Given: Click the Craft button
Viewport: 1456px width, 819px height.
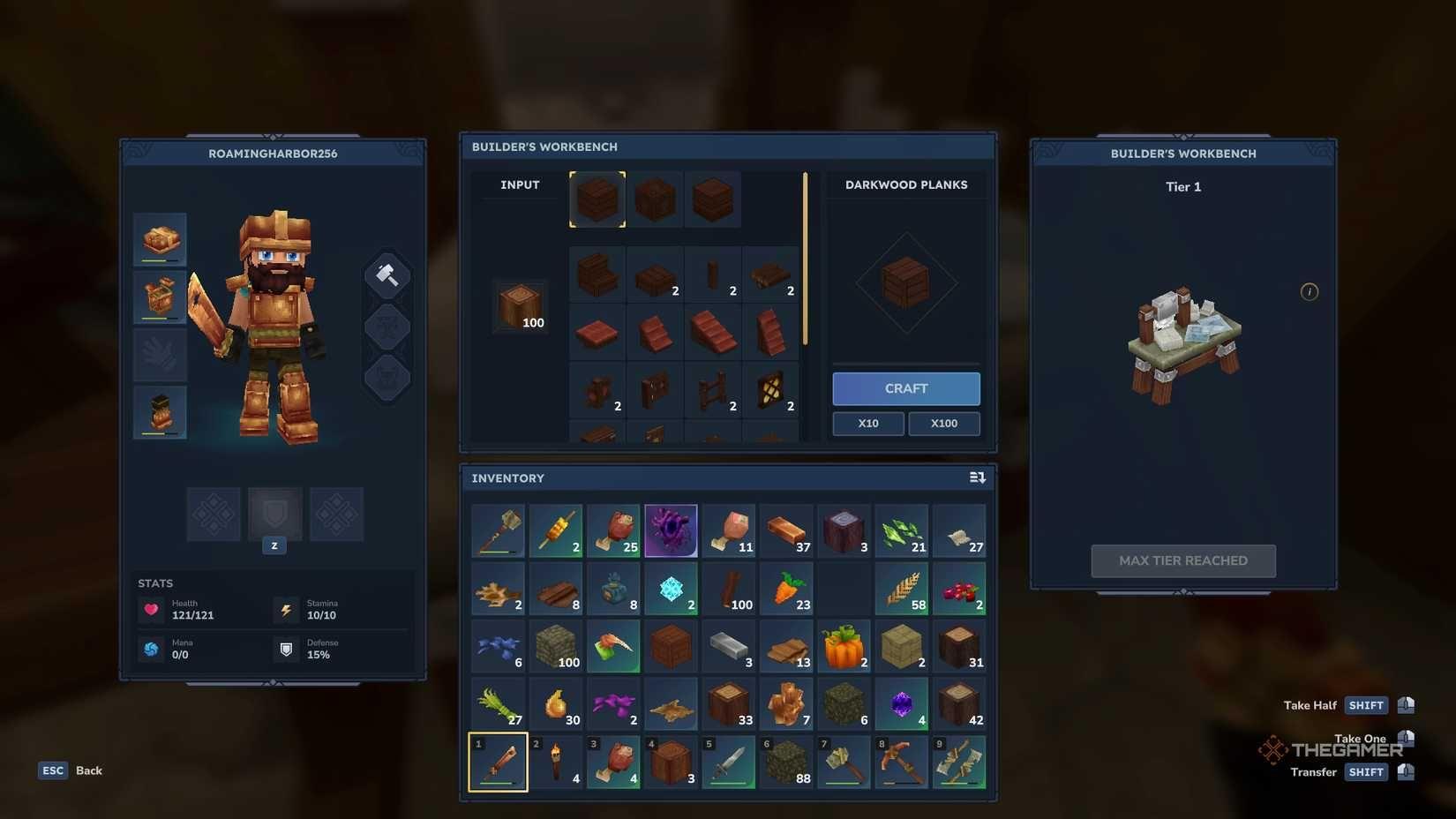Looking at the screenshot, I should [x=905, y=388].
